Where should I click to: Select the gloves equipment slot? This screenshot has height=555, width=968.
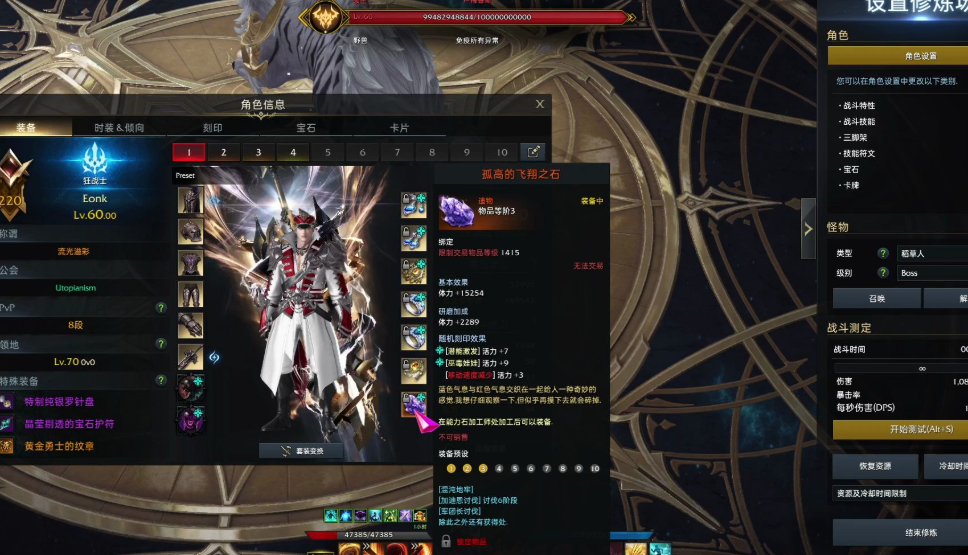pos(190,325)
